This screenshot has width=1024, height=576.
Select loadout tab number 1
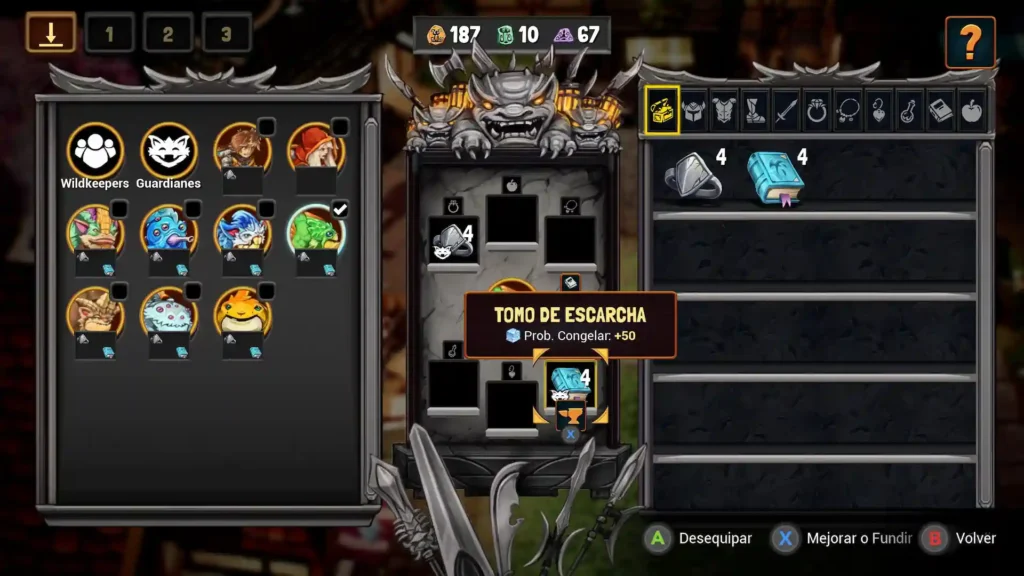tap(109, 34)
